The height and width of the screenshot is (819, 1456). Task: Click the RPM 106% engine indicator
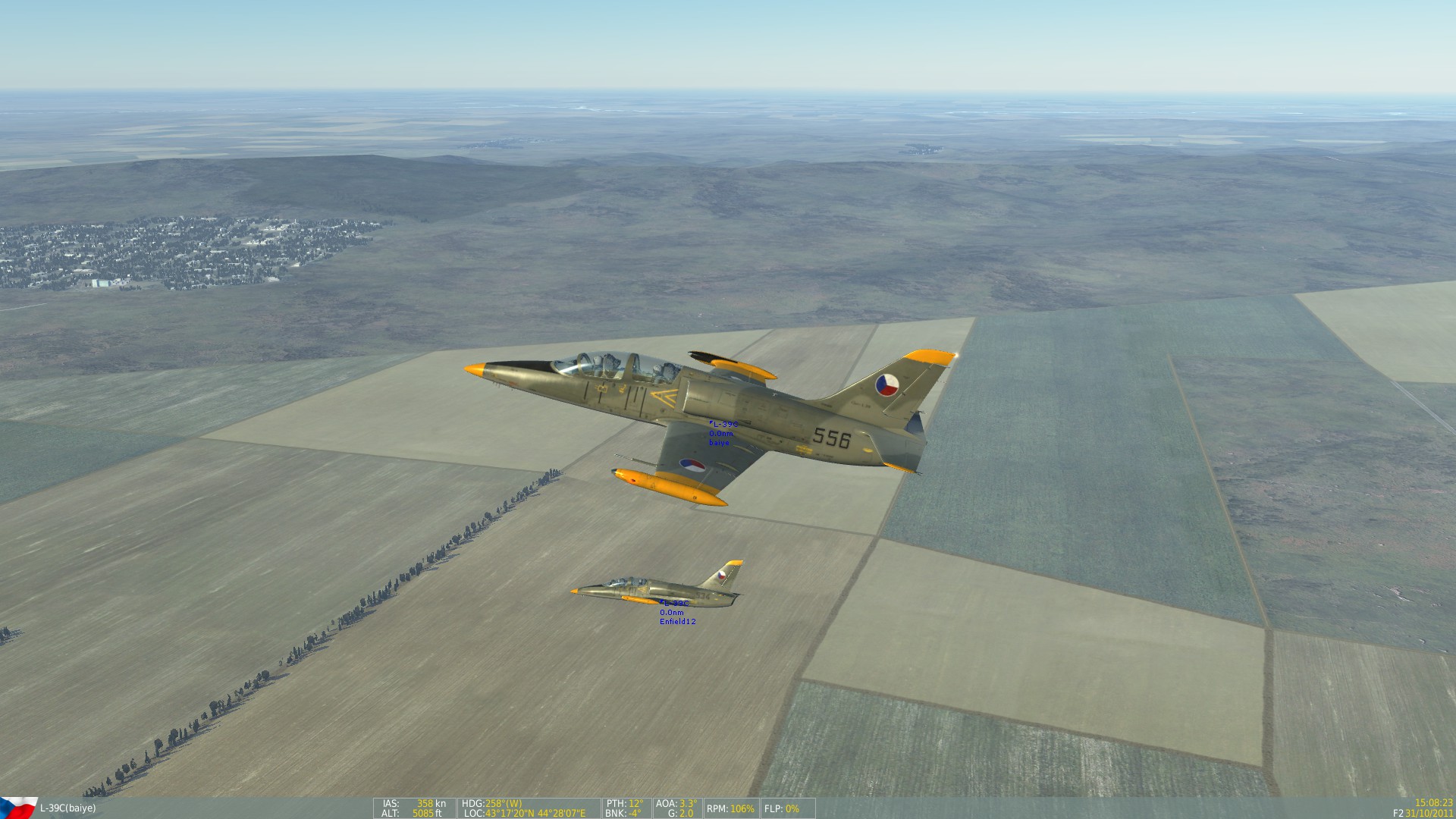729,808
